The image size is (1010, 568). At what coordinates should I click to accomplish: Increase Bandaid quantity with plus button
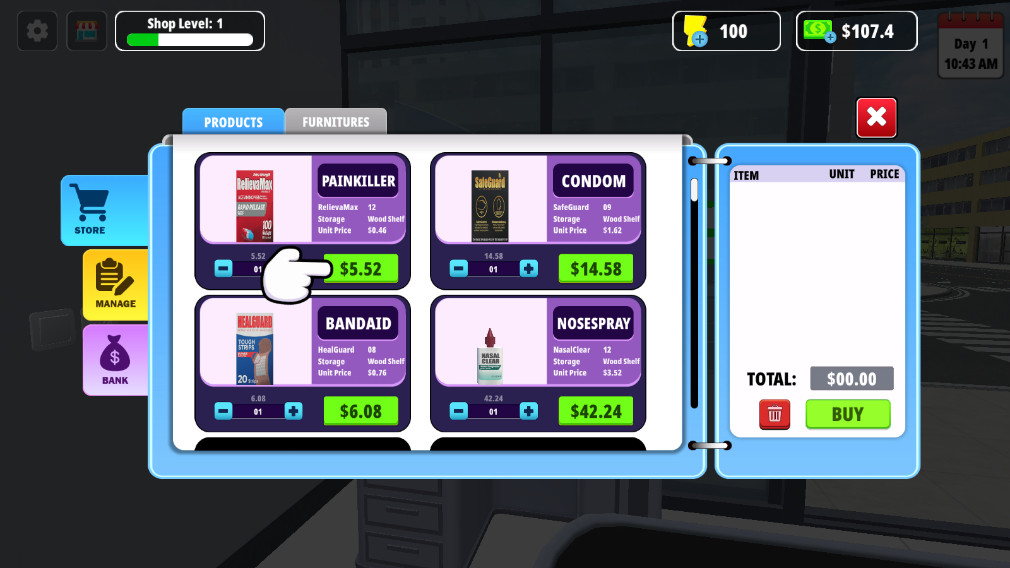pyautogui.click(x=293, y=411)
